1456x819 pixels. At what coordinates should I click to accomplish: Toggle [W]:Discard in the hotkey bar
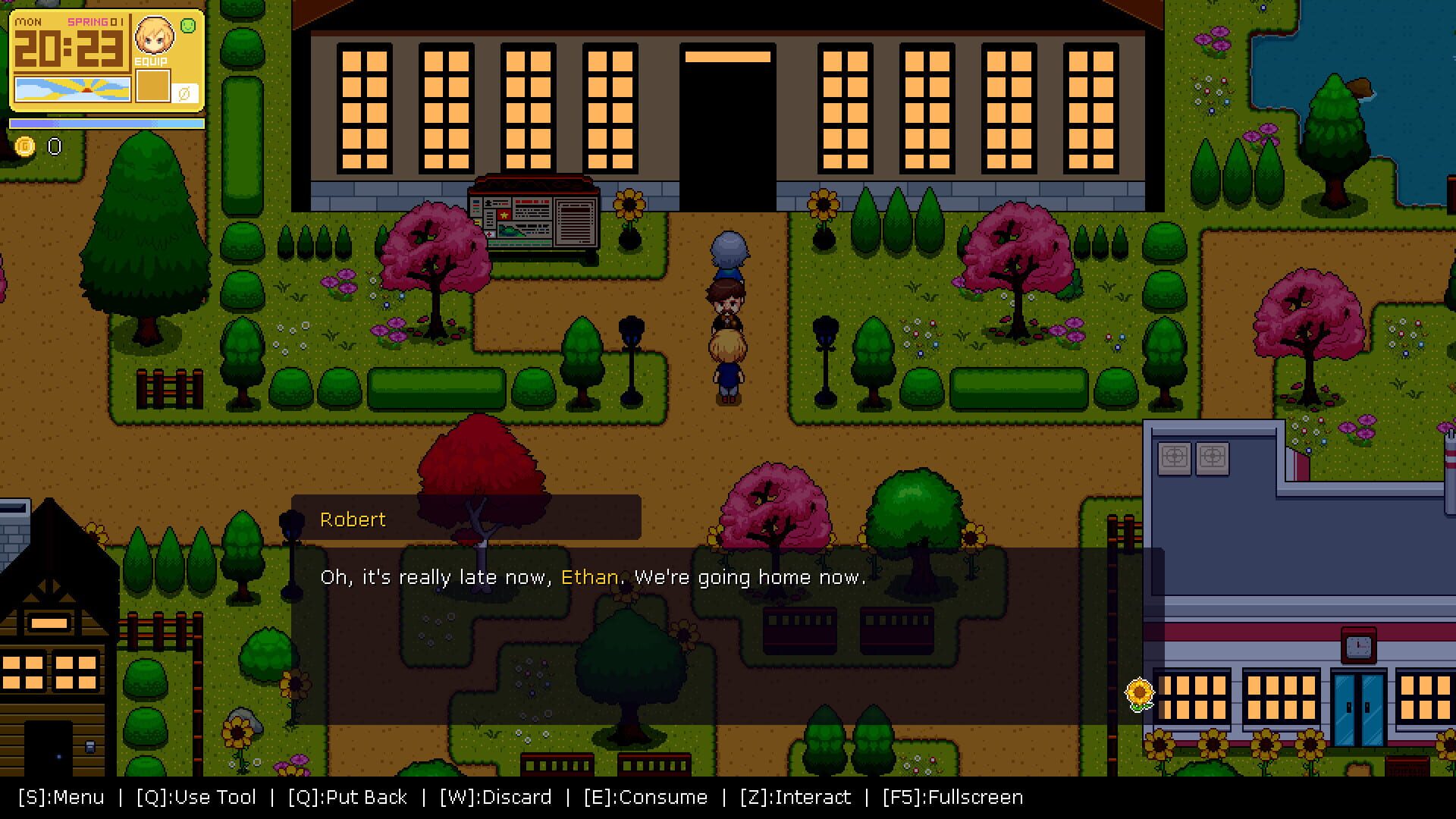point(494,797)
